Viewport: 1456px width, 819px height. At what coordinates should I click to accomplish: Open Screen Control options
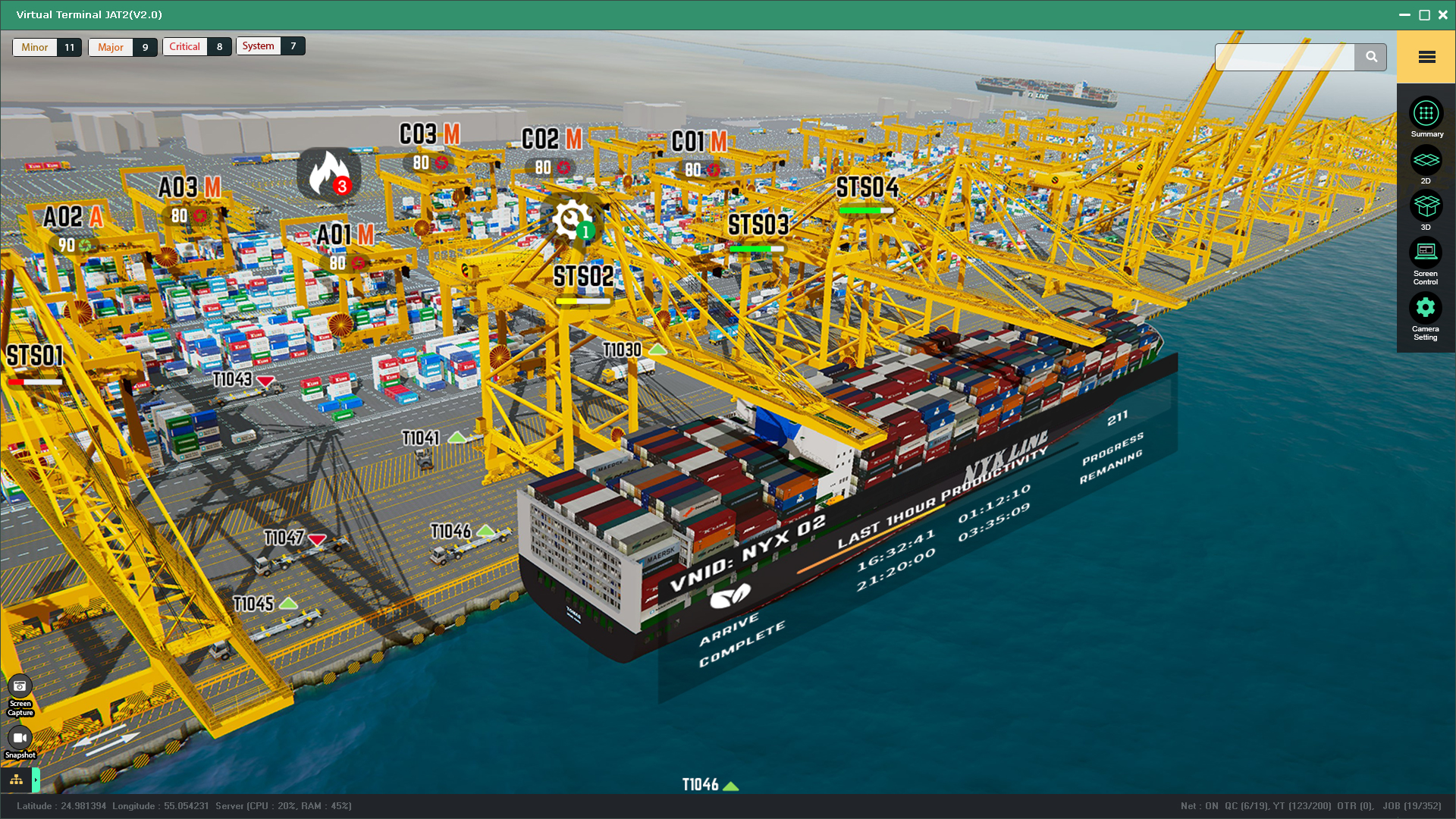click(x=1426, y=252)
